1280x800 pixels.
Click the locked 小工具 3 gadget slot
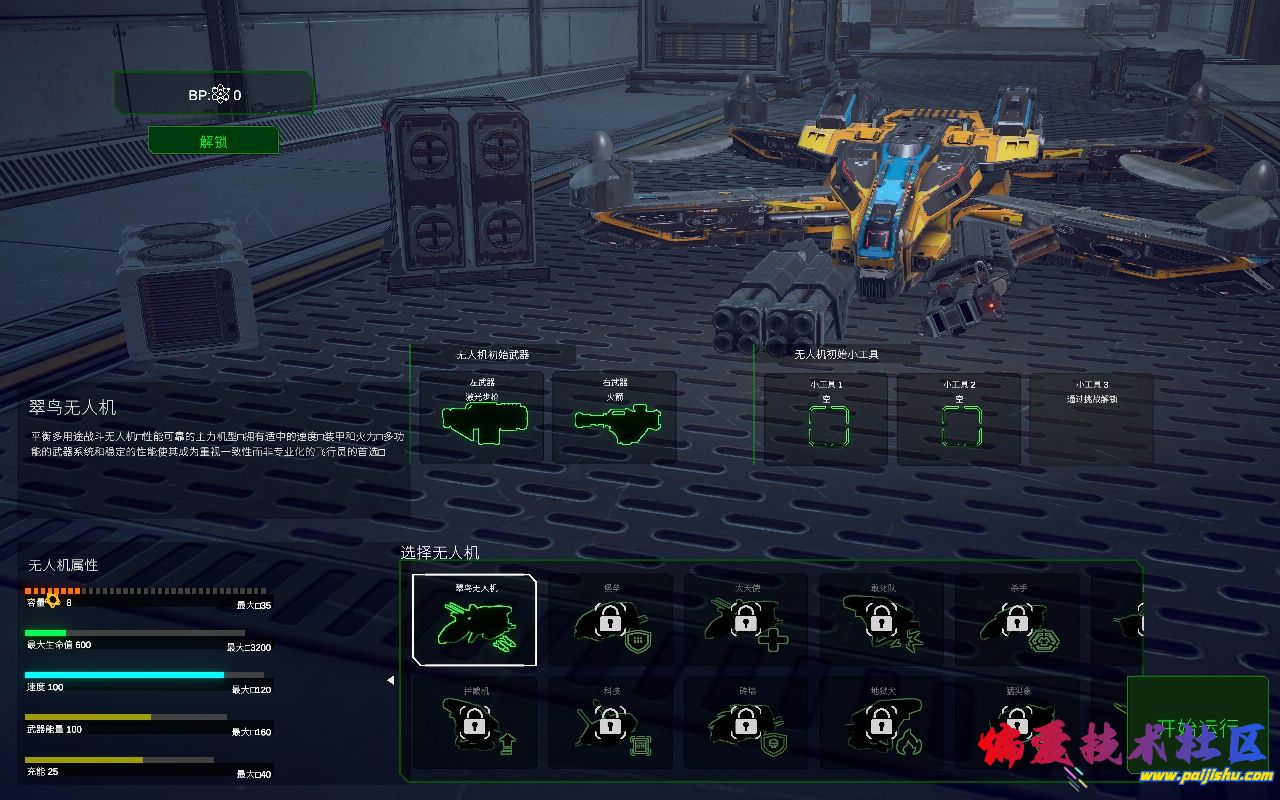pos(1092,420)
